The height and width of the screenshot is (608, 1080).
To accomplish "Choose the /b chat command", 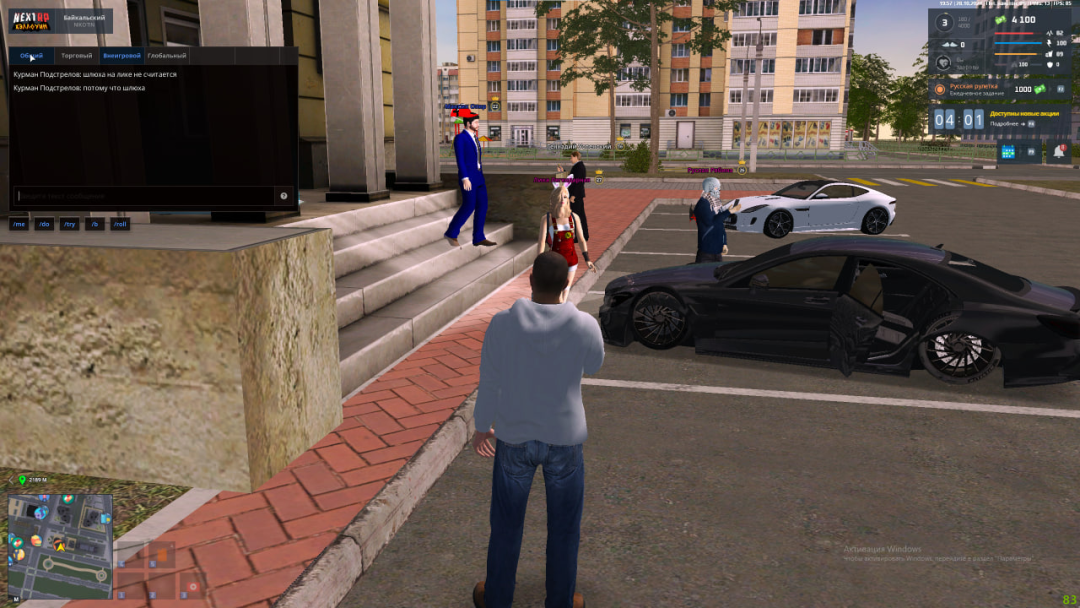I will coord(95,224).
